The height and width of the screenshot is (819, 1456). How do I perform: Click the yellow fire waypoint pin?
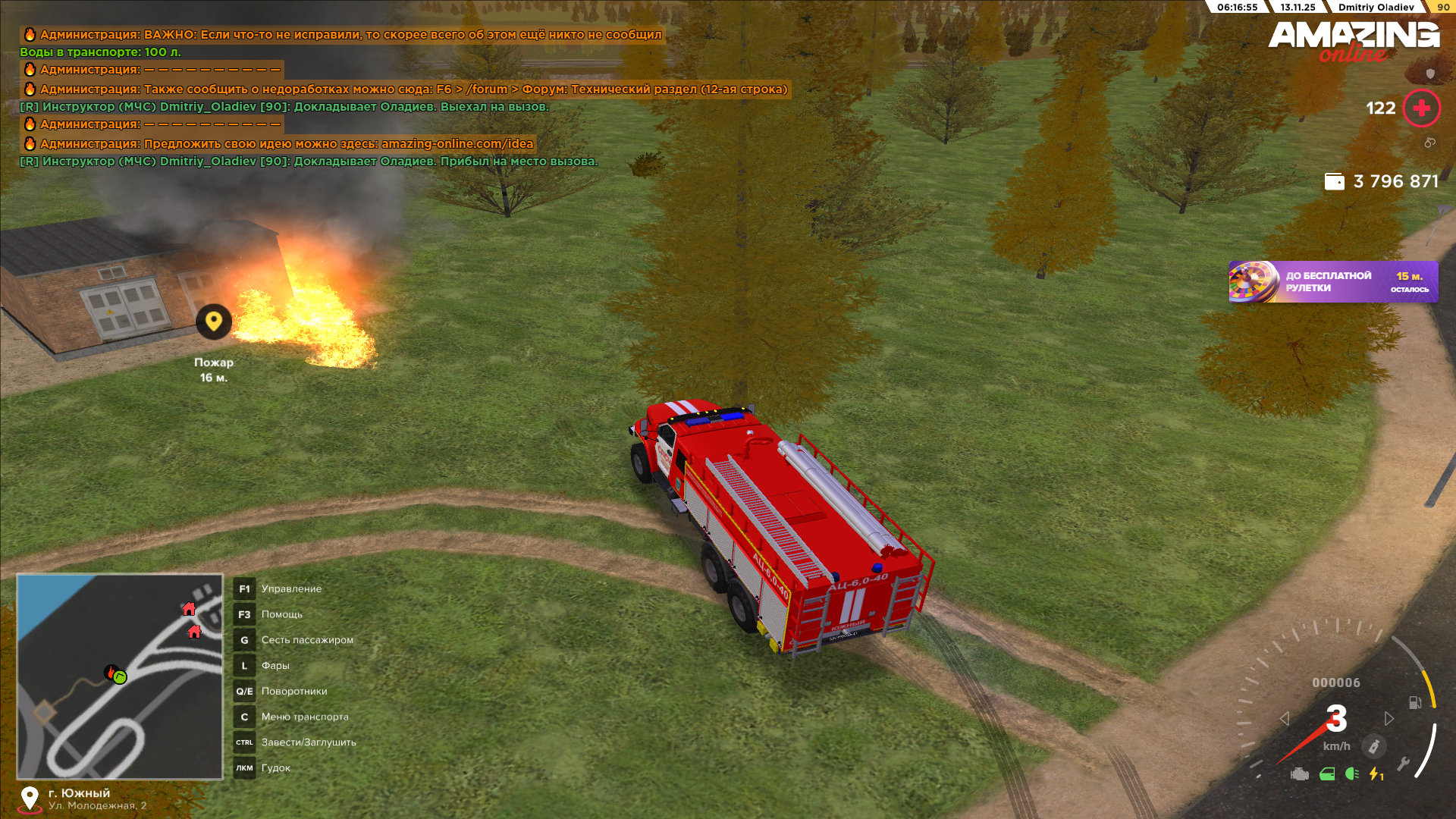[x=214, y=322]
